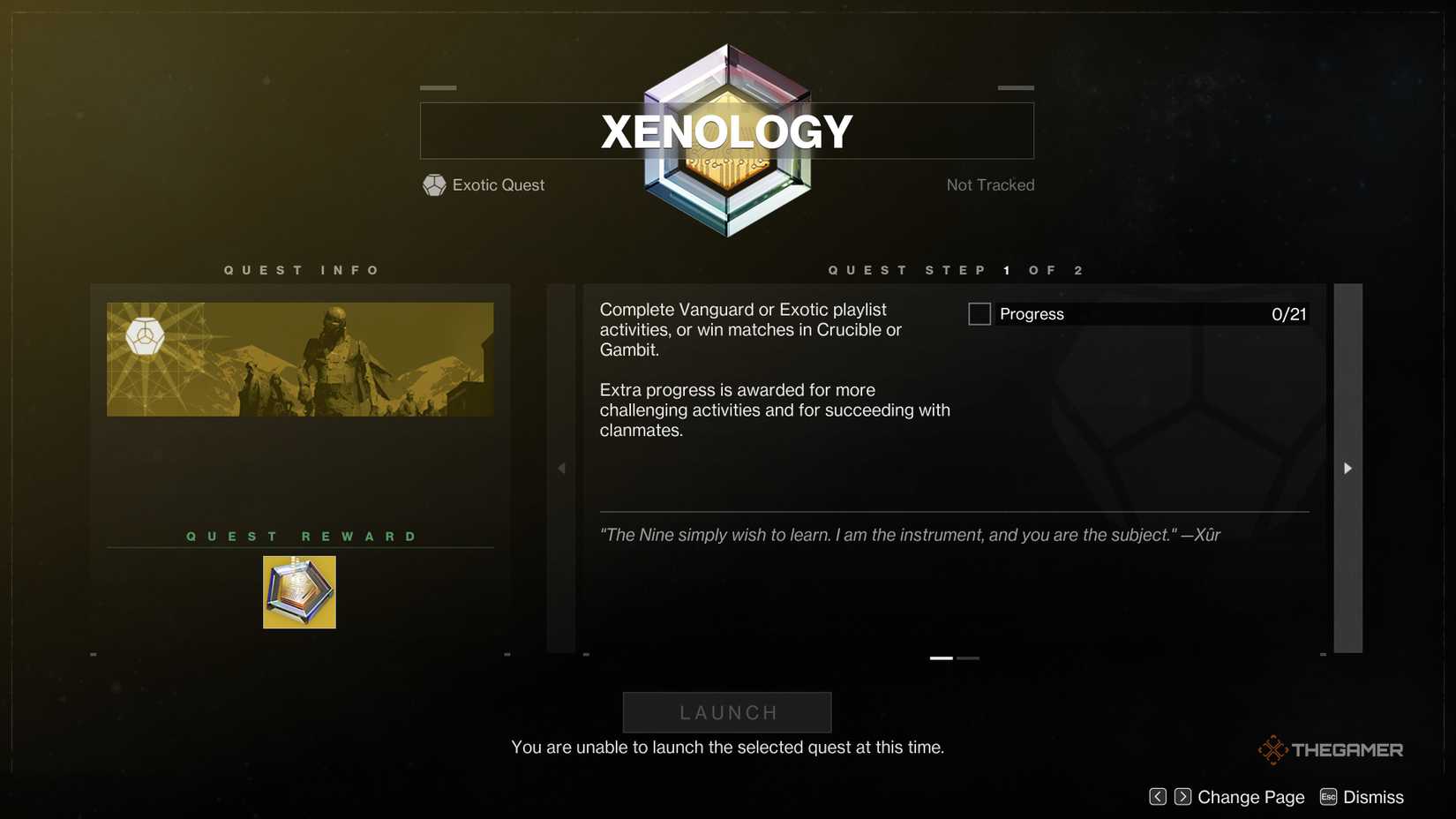The image size is (1456, 819).
Task: Switch to the Quest Info section
Action: (303, 270)
